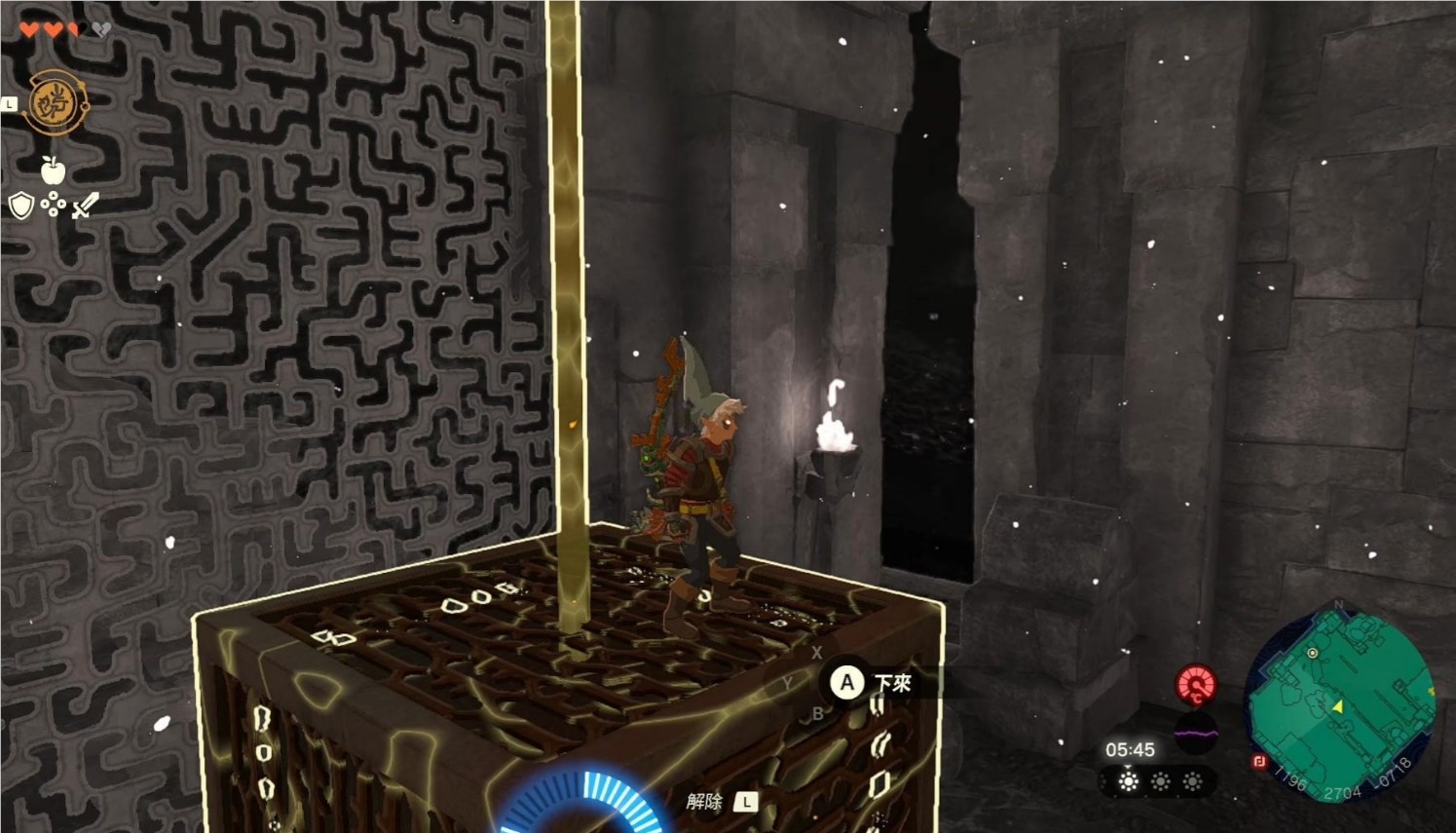Open the green circular minimap
The image size is (1456, 833).
coord(1339,701)
